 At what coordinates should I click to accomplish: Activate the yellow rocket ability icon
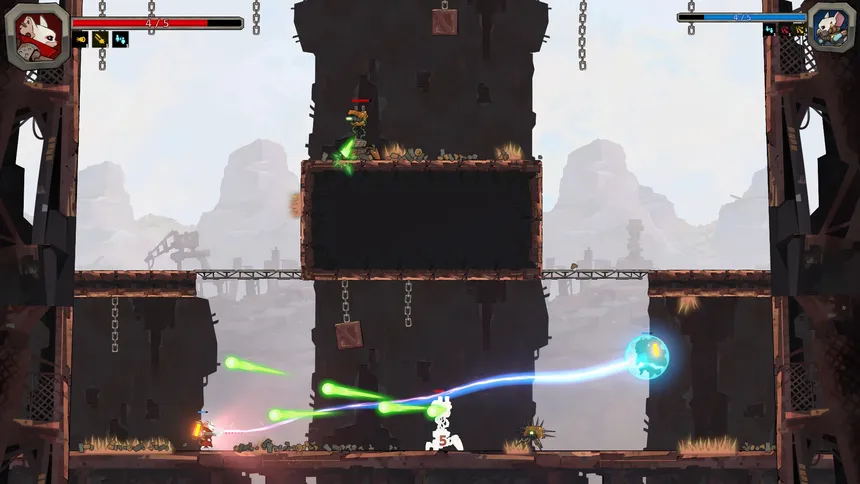(100, 40)
